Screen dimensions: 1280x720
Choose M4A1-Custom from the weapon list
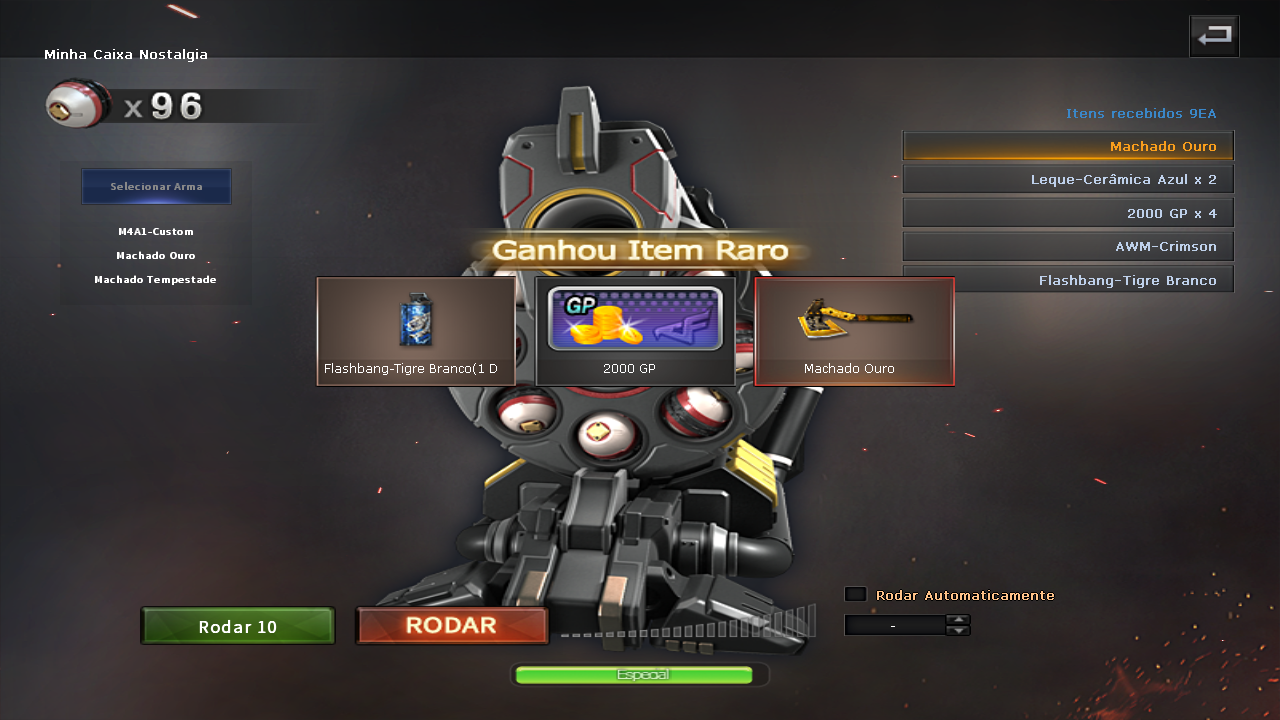(x=156, y=232)
